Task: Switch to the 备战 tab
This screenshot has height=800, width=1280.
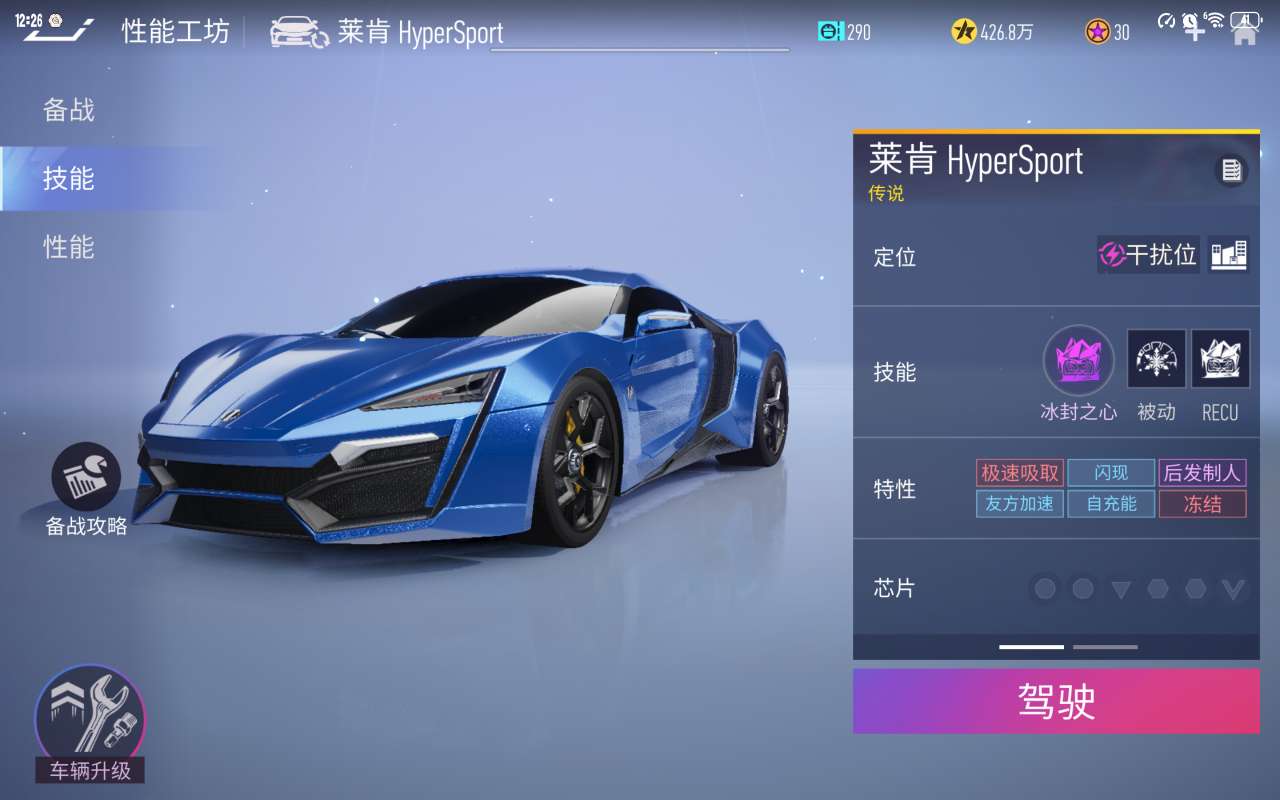Action: click(x=69, y=110)
